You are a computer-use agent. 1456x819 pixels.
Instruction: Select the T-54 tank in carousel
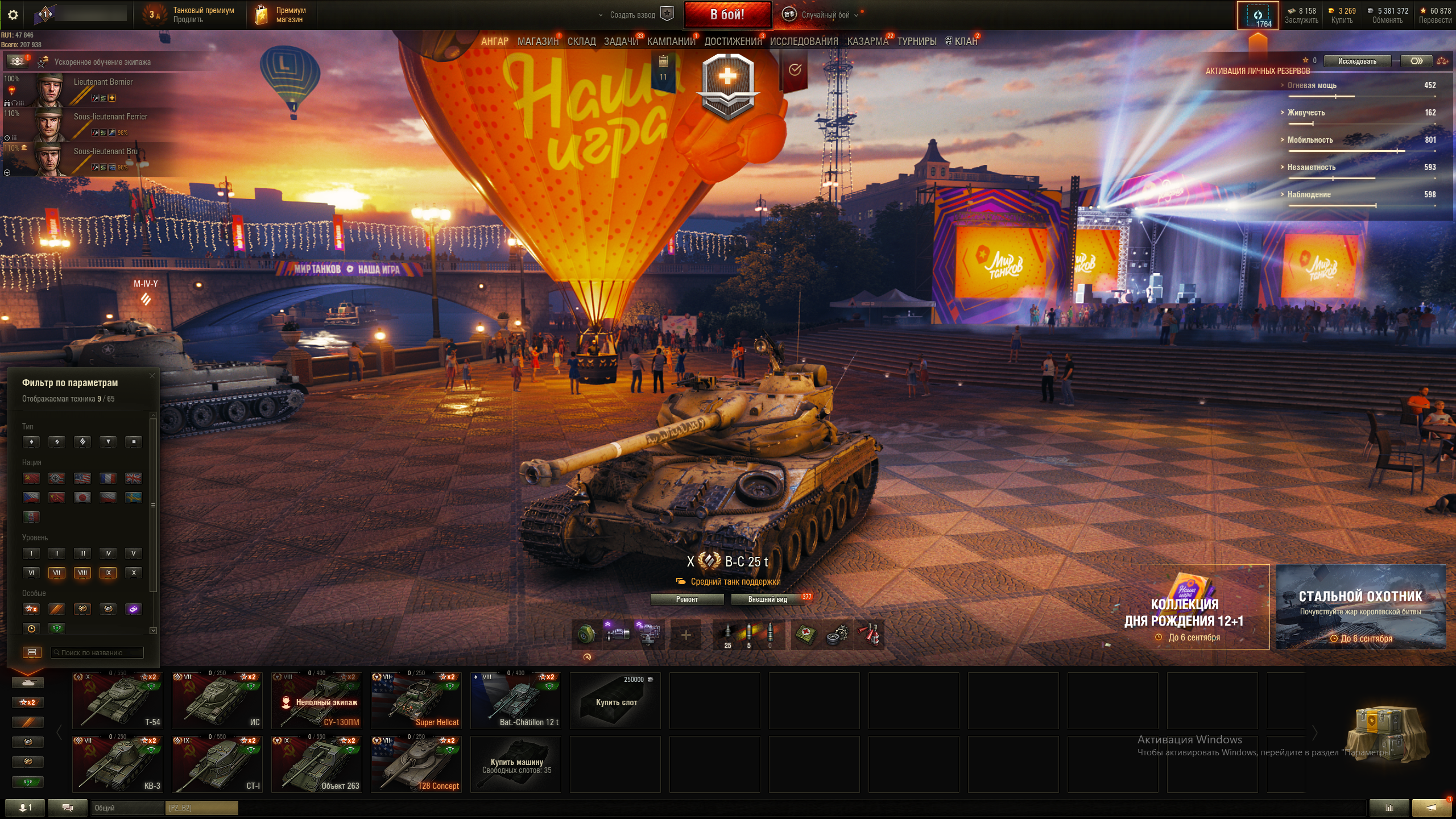pos(118,700)
